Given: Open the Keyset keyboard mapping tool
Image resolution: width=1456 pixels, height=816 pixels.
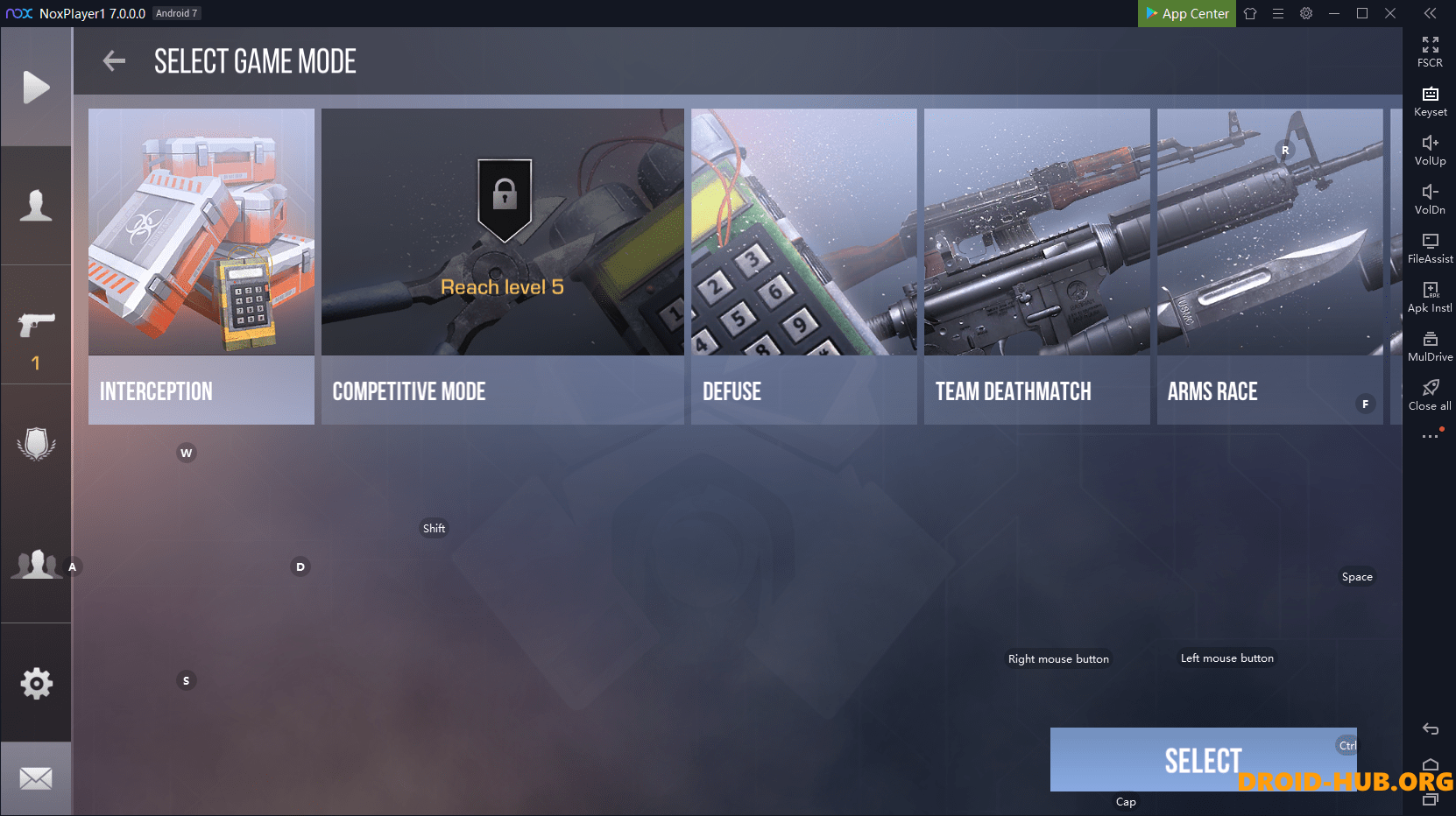Looking at the screenshot, I should (1430, 101).
